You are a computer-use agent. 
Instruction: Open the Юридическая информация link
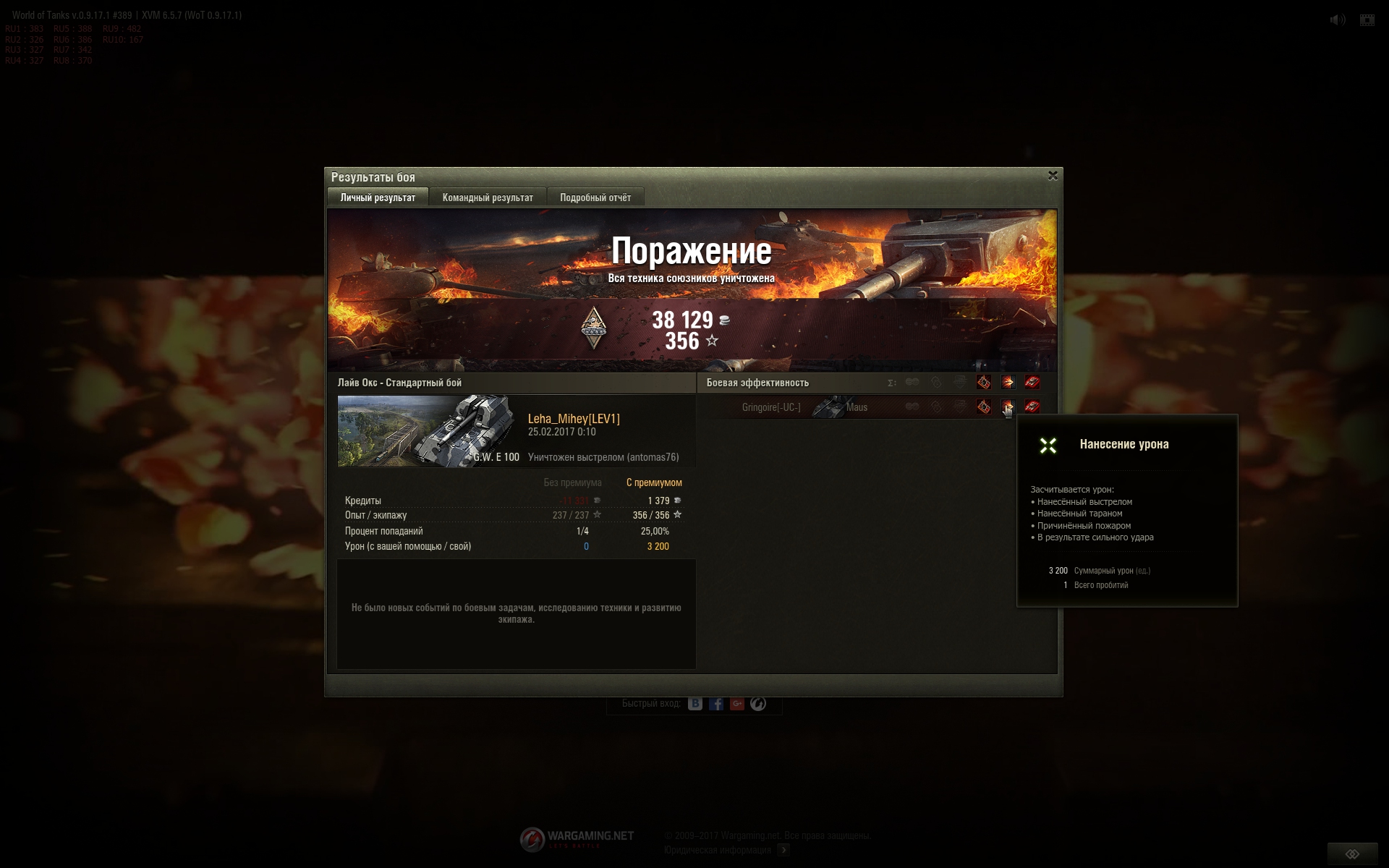[718, 850]
